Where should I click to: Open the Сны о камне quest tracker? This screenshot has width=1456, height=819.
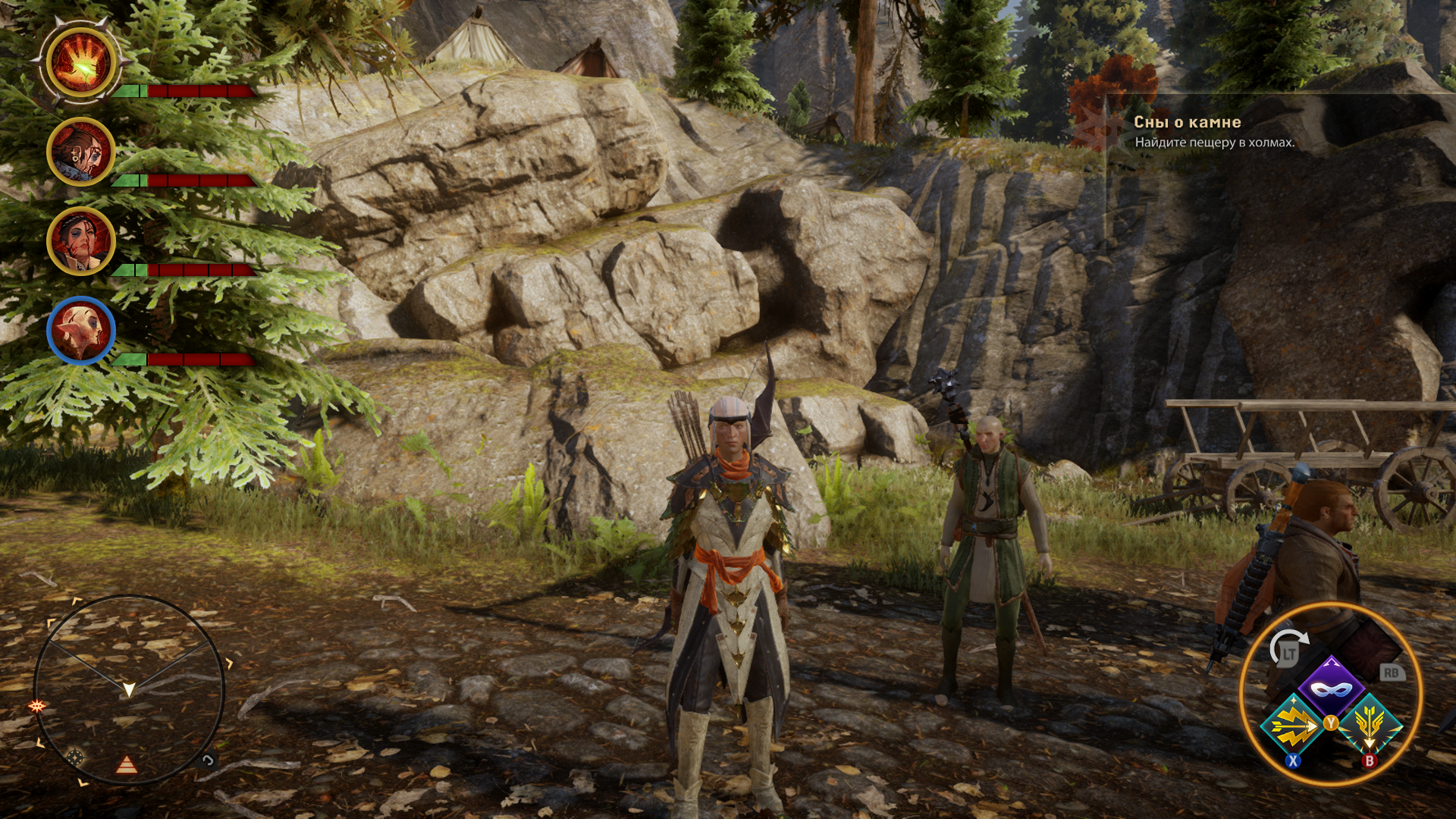[1187, 122]
